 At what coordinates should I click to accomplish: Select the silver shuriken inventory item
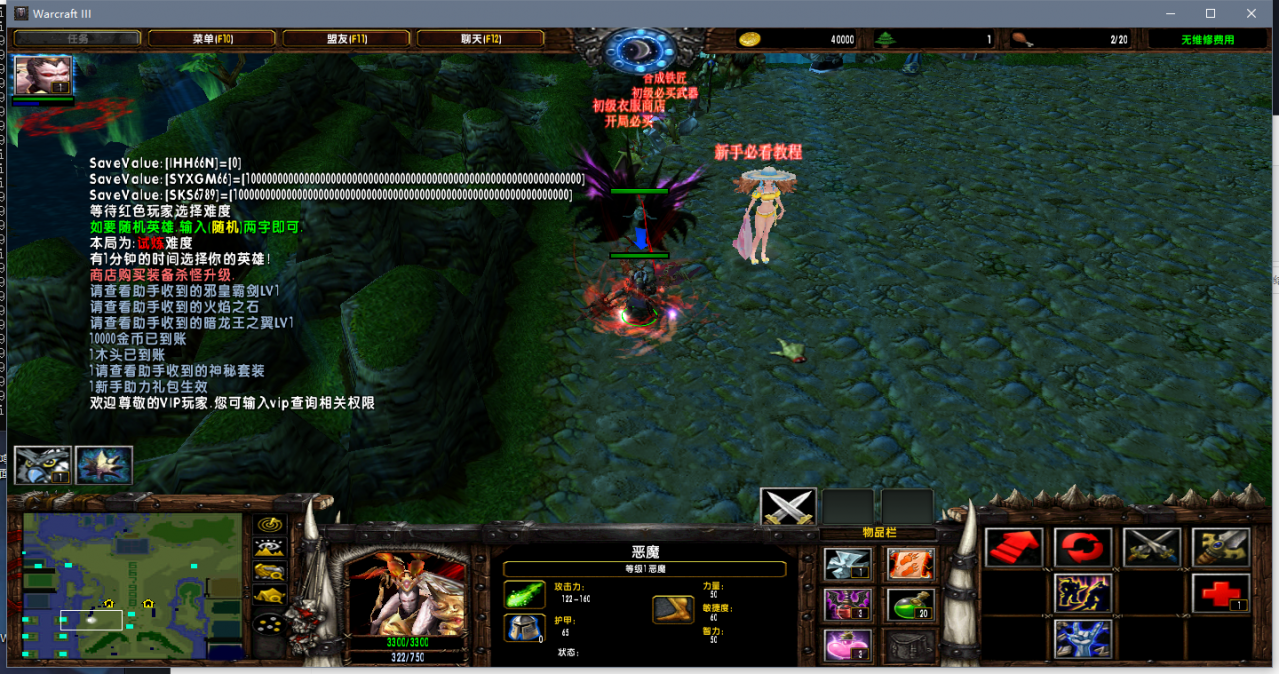[847, 564]
